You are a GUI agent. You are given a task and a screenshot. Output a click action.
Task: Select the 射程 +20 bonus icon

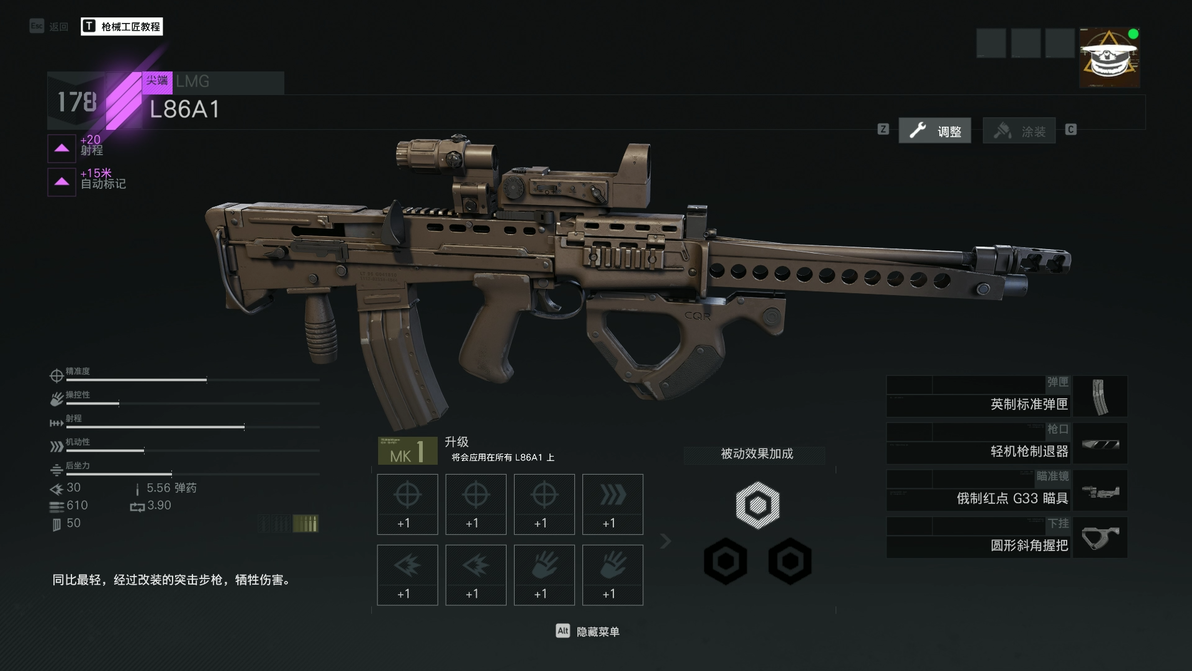(62, 147)
